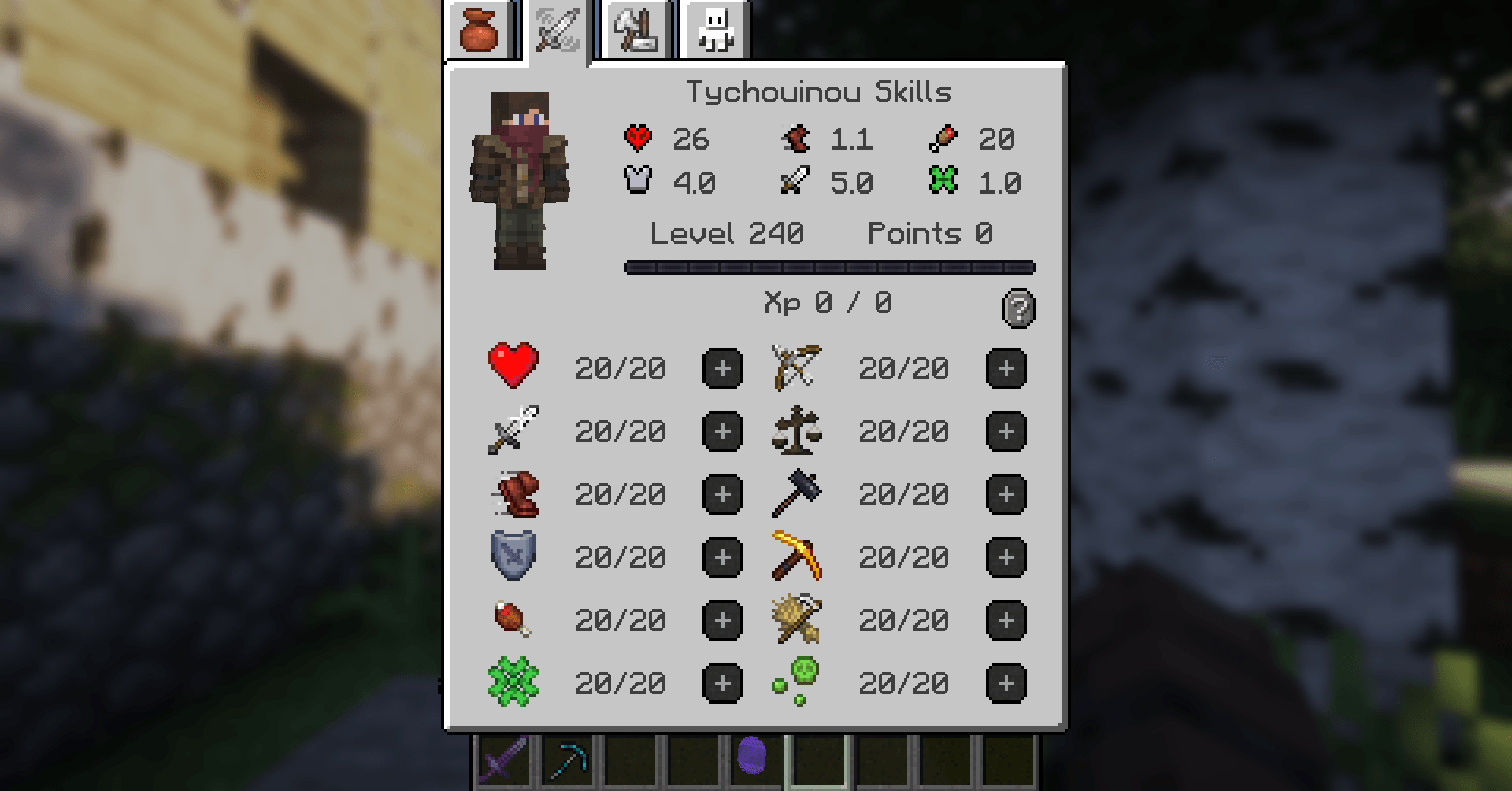Open the ghost entity tab

click(x=713, y=30)
